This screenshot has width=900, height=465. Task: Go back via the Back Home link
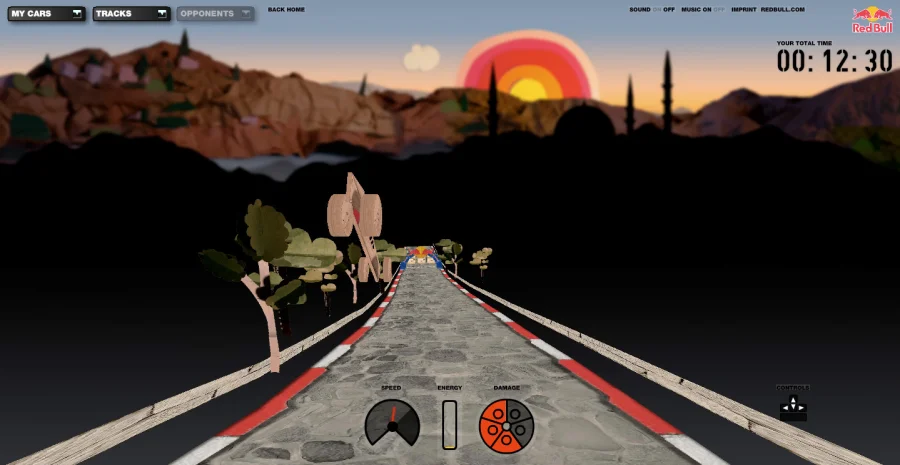(286, 10)
